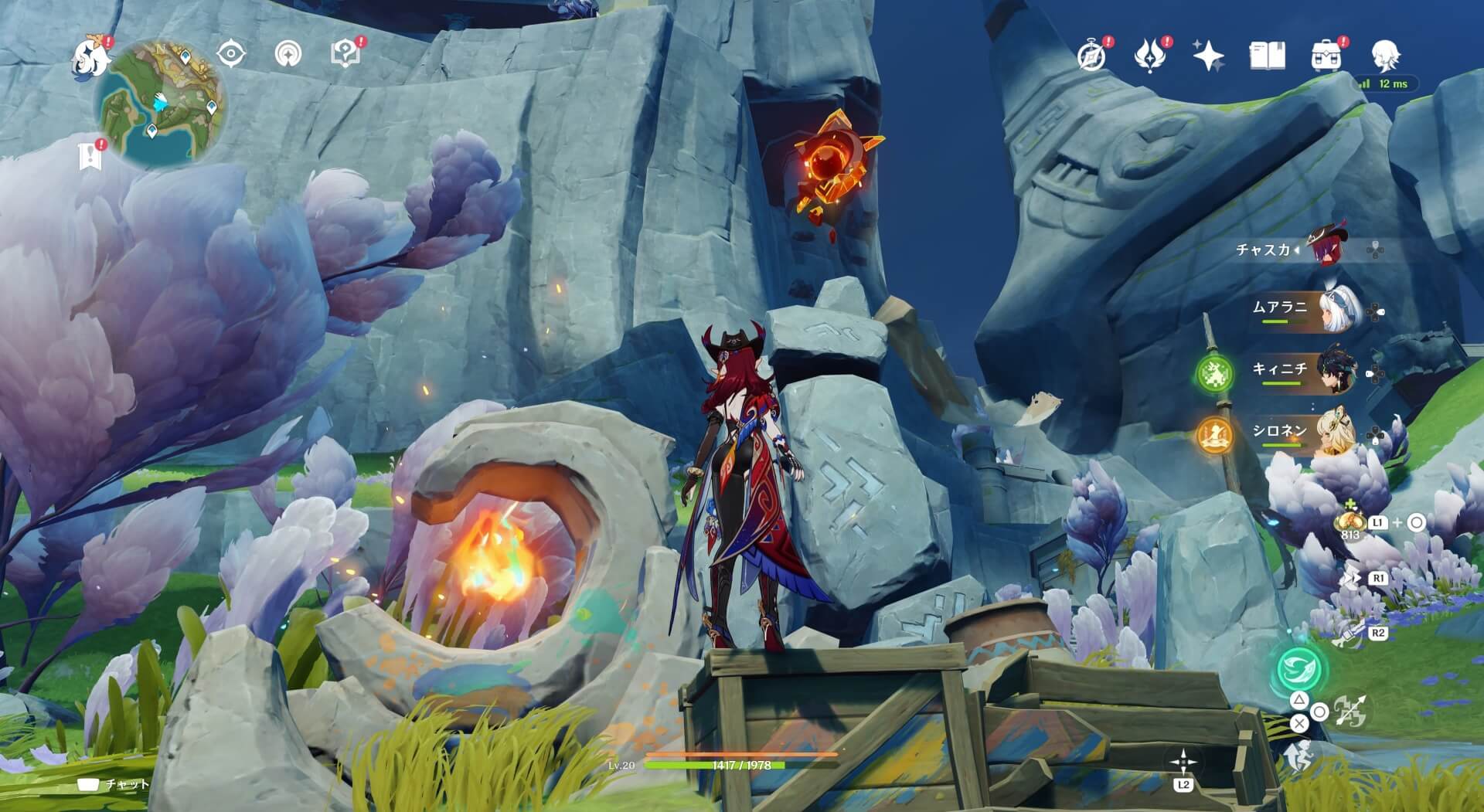This screenshot has width=1484, height=812.
Task: Toggle the elemental sight eye icon
Action: pyautogui.click(x=230, y=54)
